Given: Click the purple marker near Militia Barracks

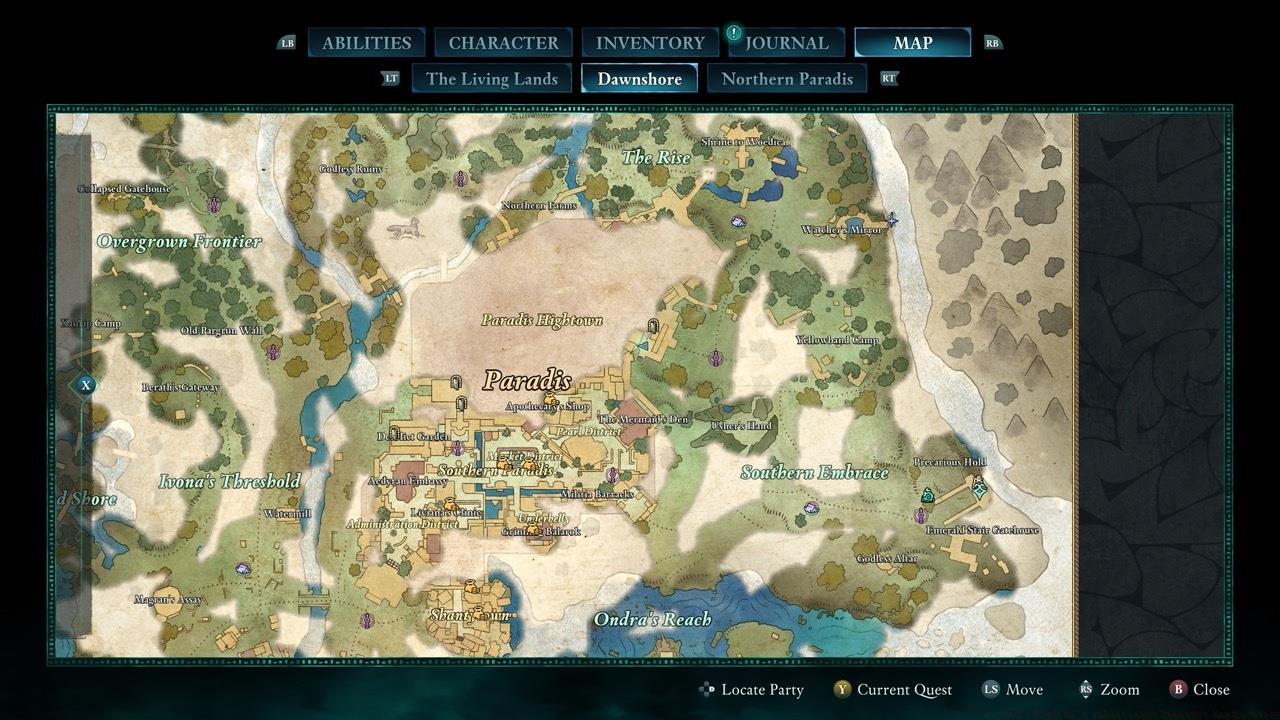Looking at the screenshot, I should click(612, 474).
